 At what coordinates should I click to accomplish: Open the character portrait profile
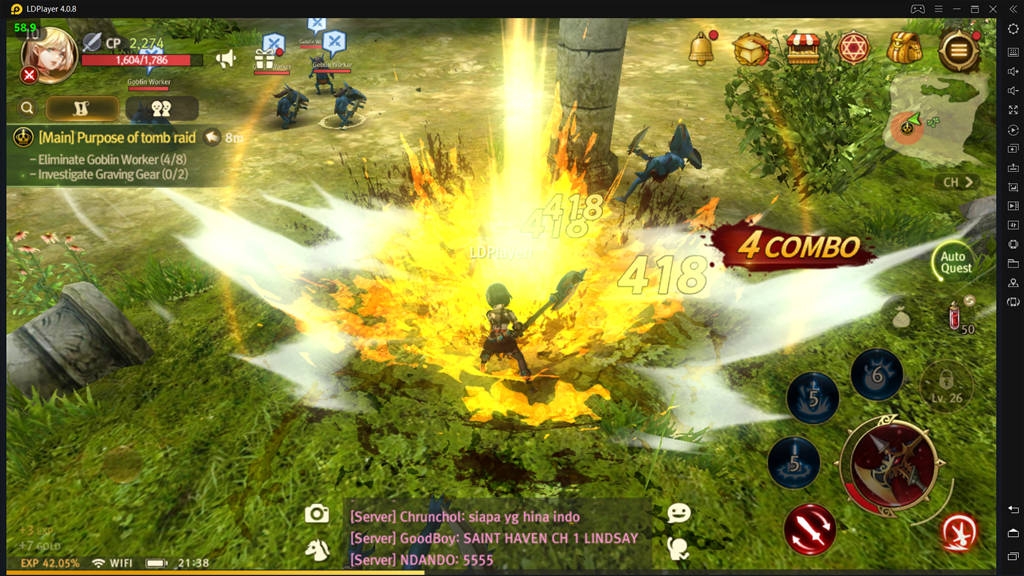click(48, 54)
